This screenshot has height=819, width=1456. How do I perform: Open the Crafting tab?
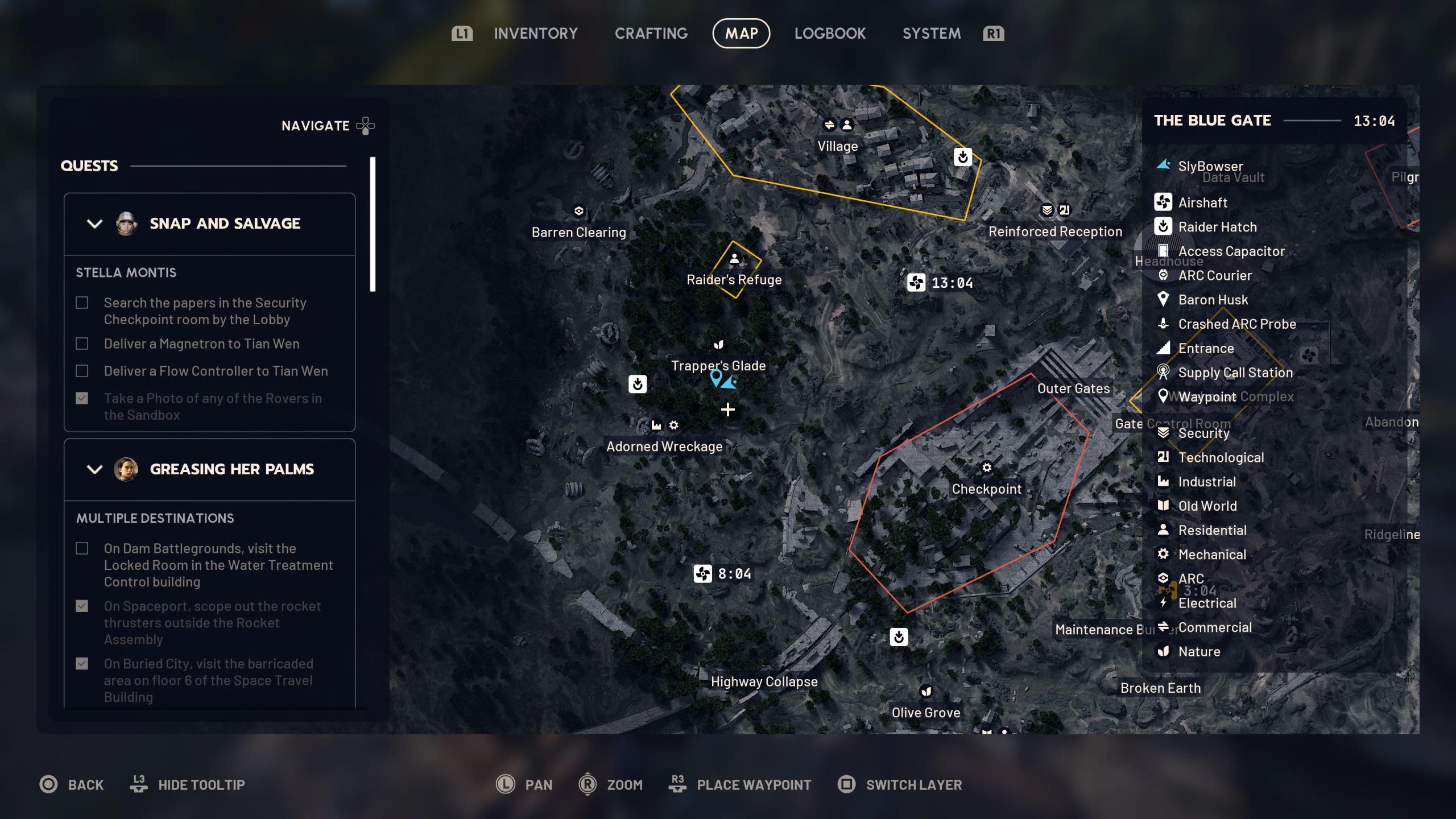pyautogui.click(x=651, y=34)
